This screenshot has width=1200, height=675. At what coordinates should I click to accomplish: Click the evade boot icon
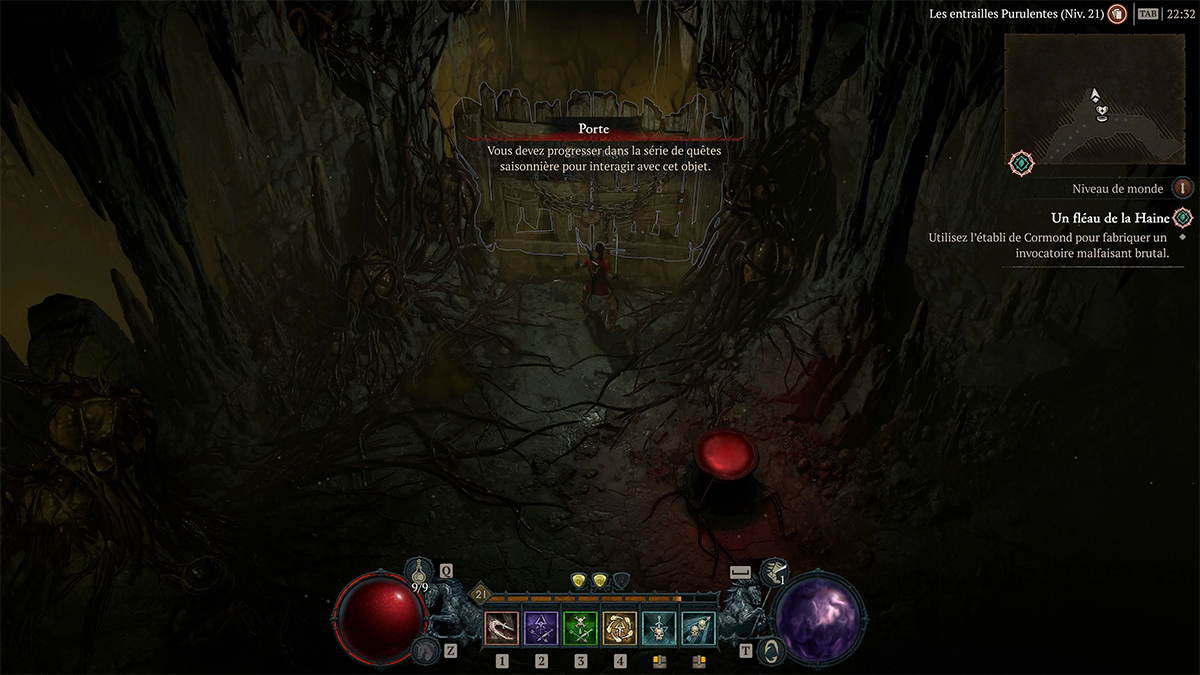click(x=772, y=572)
